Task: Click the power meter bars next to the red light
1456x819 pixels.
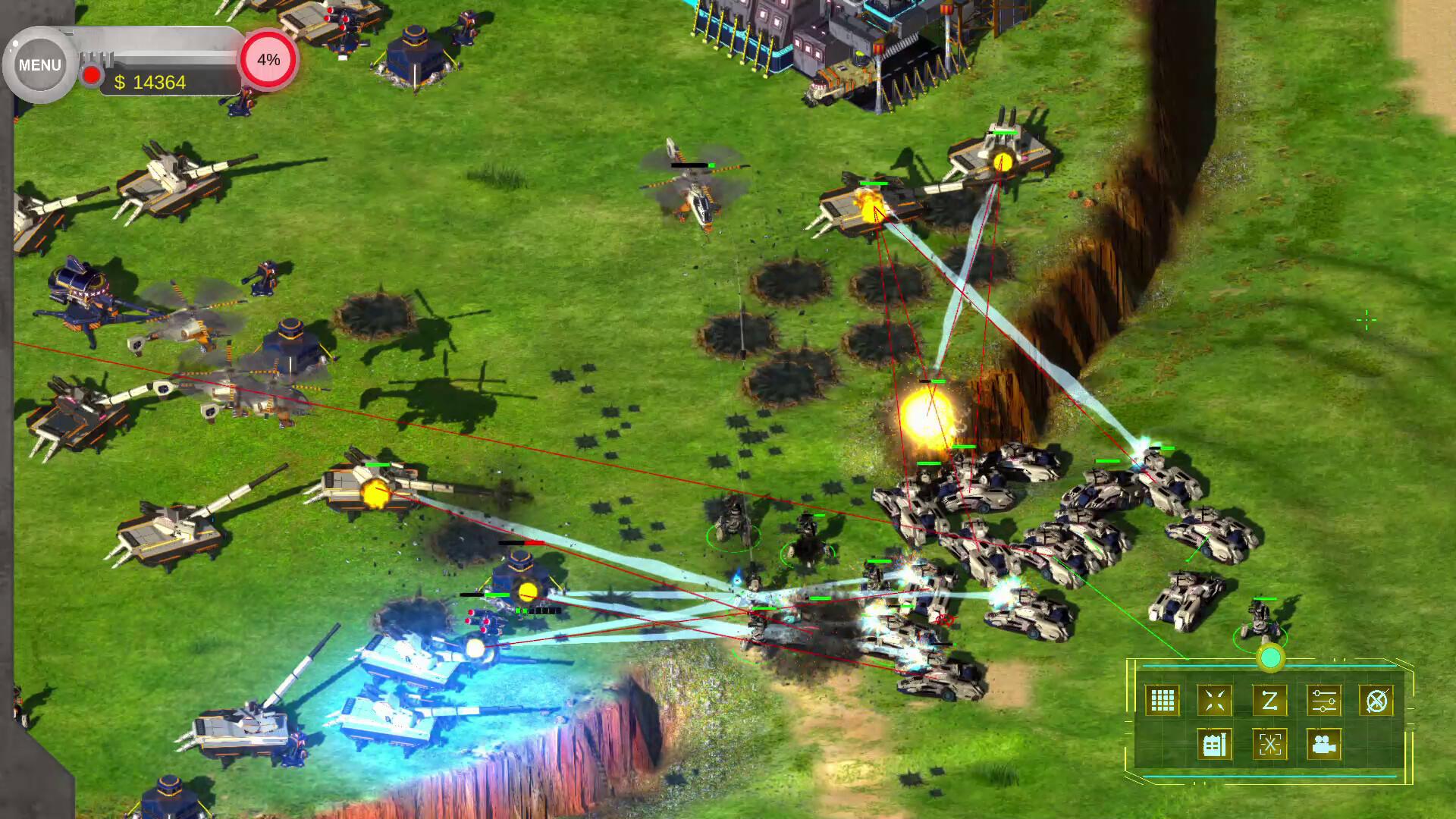Action: [x=97, y=57]
